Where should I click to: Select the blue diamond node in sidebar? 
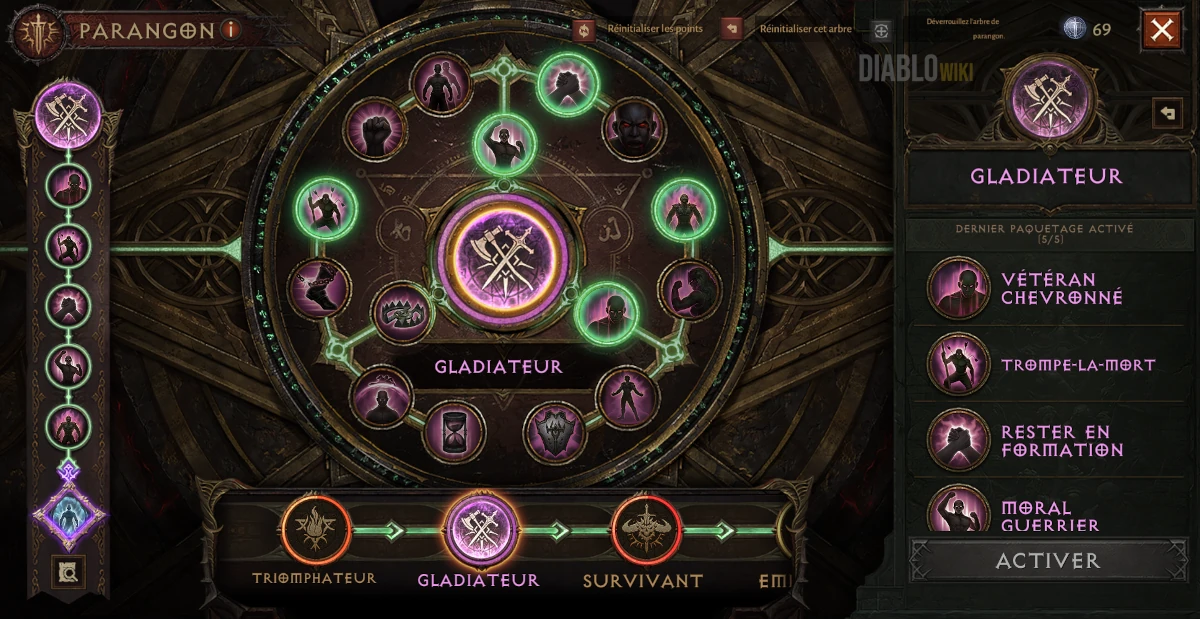(x=70, y=516)
